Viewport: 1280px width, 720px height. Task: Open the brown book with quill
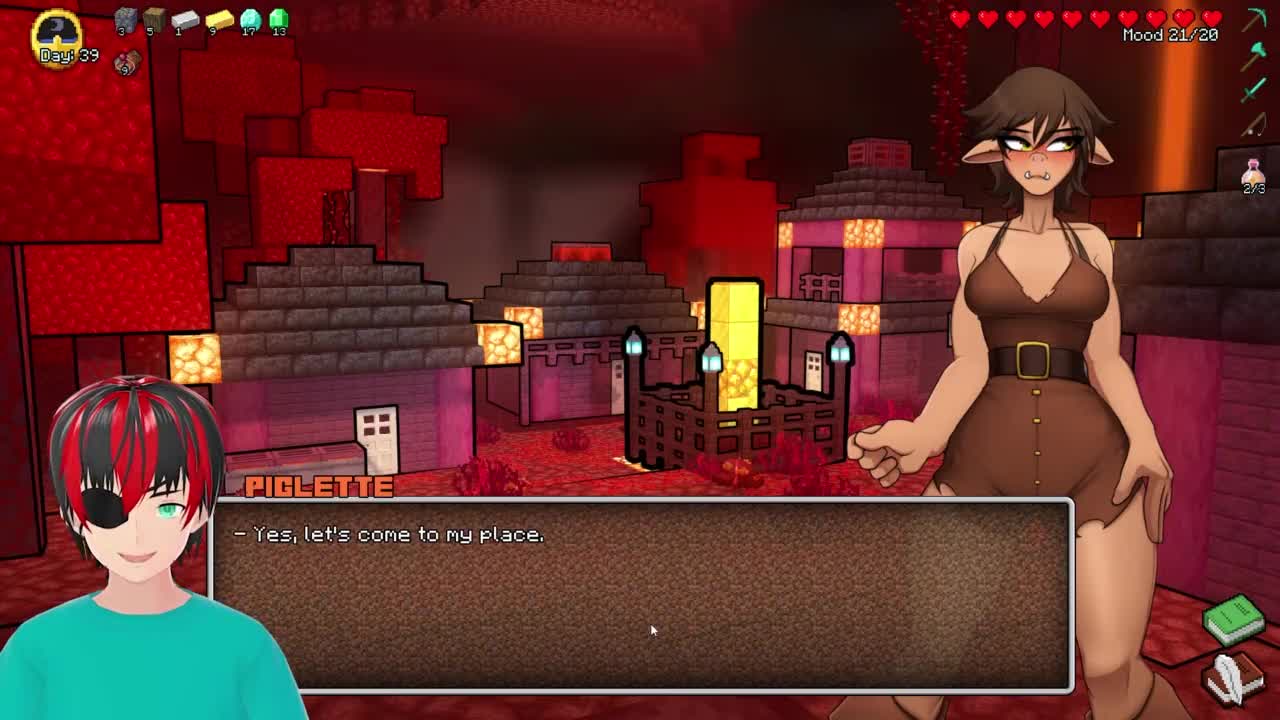click(1234, 677)
